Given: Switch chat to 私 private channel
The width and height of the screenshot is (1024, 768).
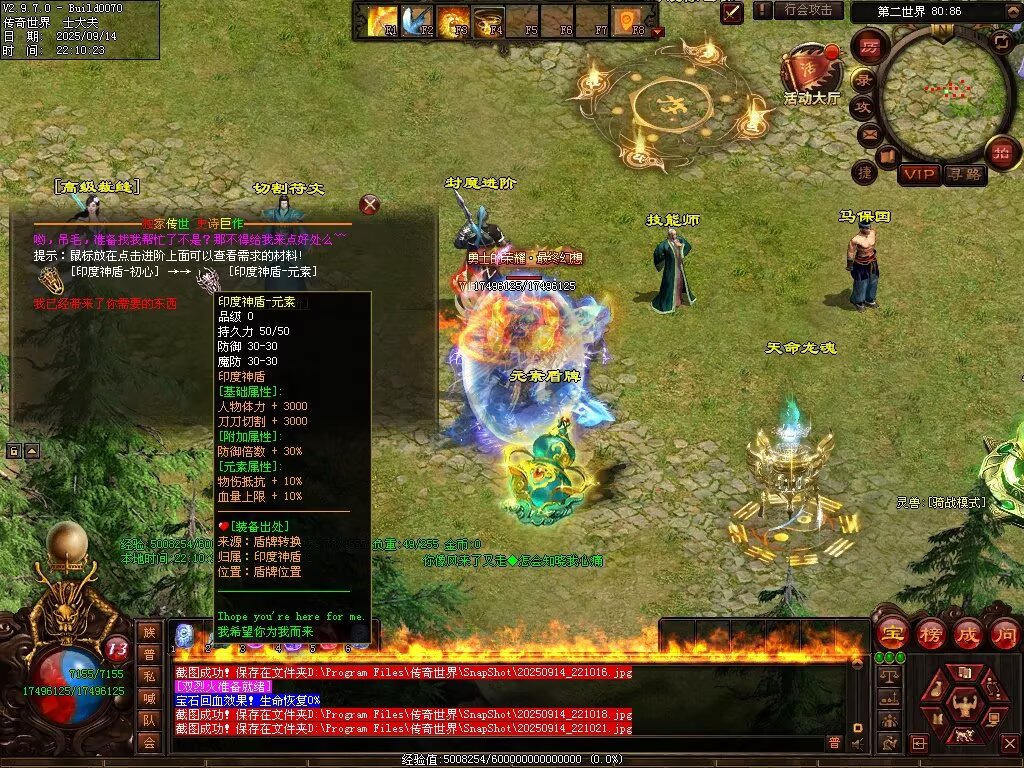Looking at the screenshot, I should (149, 675).
